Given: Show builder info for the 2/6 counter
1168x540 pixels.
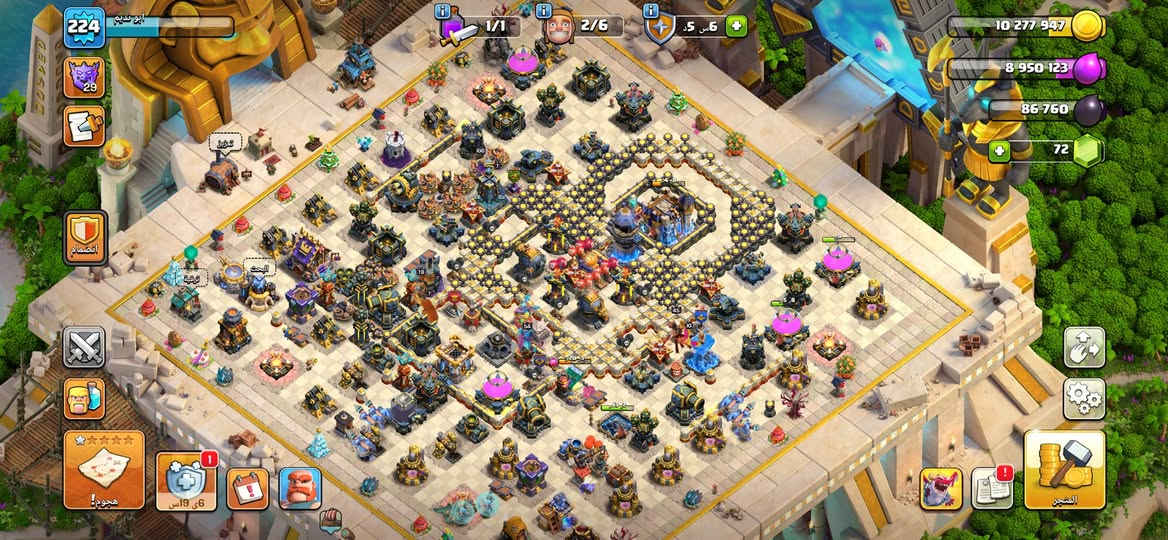Looking at the screenshot, I should (x=545, y=11).
